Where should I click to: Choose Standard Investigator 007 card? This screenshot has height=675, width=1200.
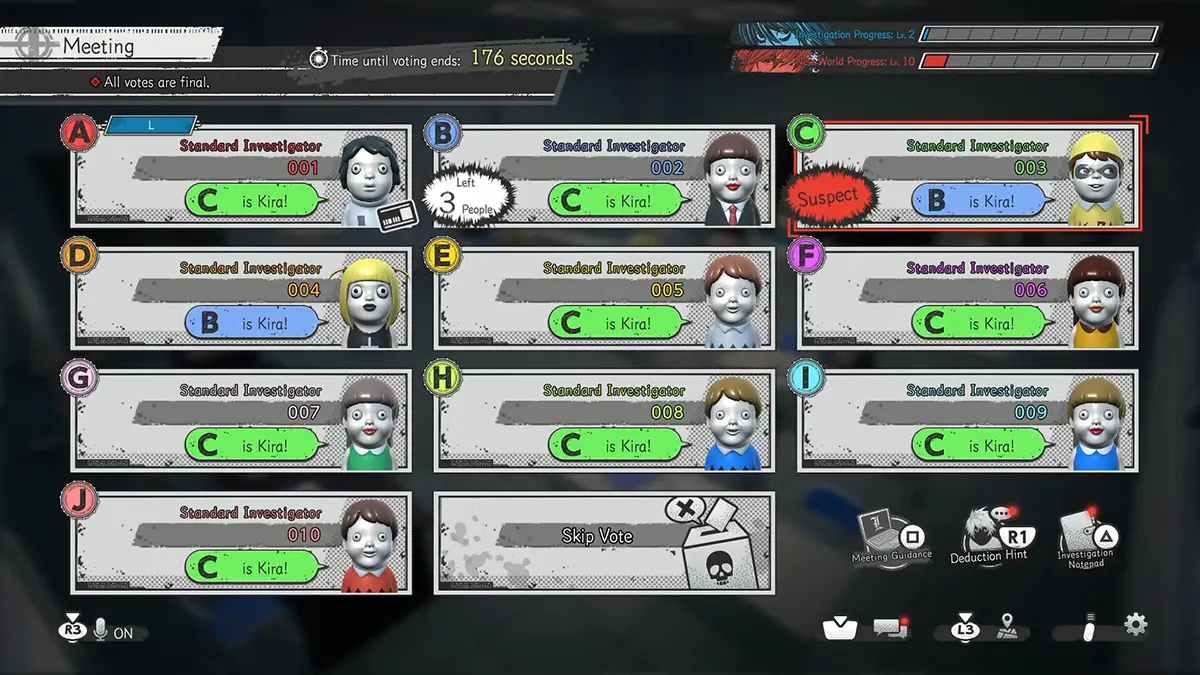point(240,420)
